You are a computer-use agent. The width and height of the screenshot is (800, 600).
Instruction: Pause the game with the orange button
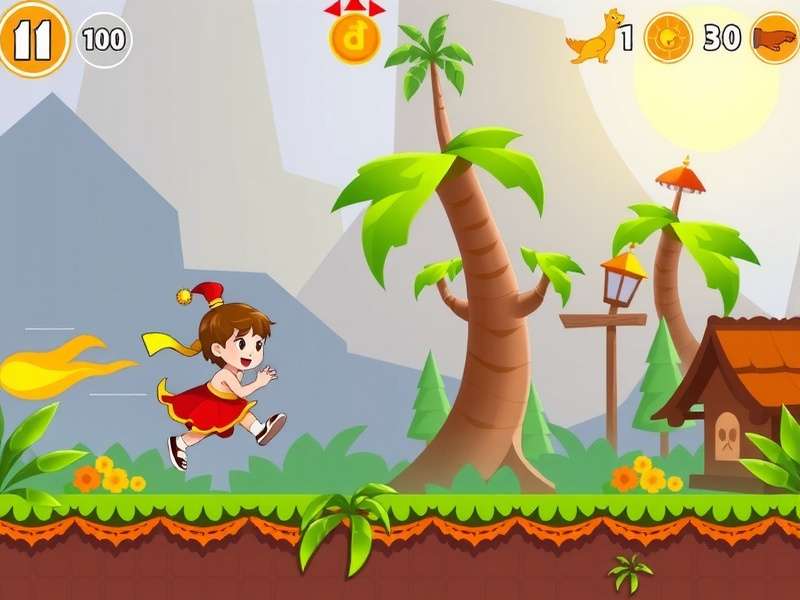pyautogui.click(x=33, y=39)
